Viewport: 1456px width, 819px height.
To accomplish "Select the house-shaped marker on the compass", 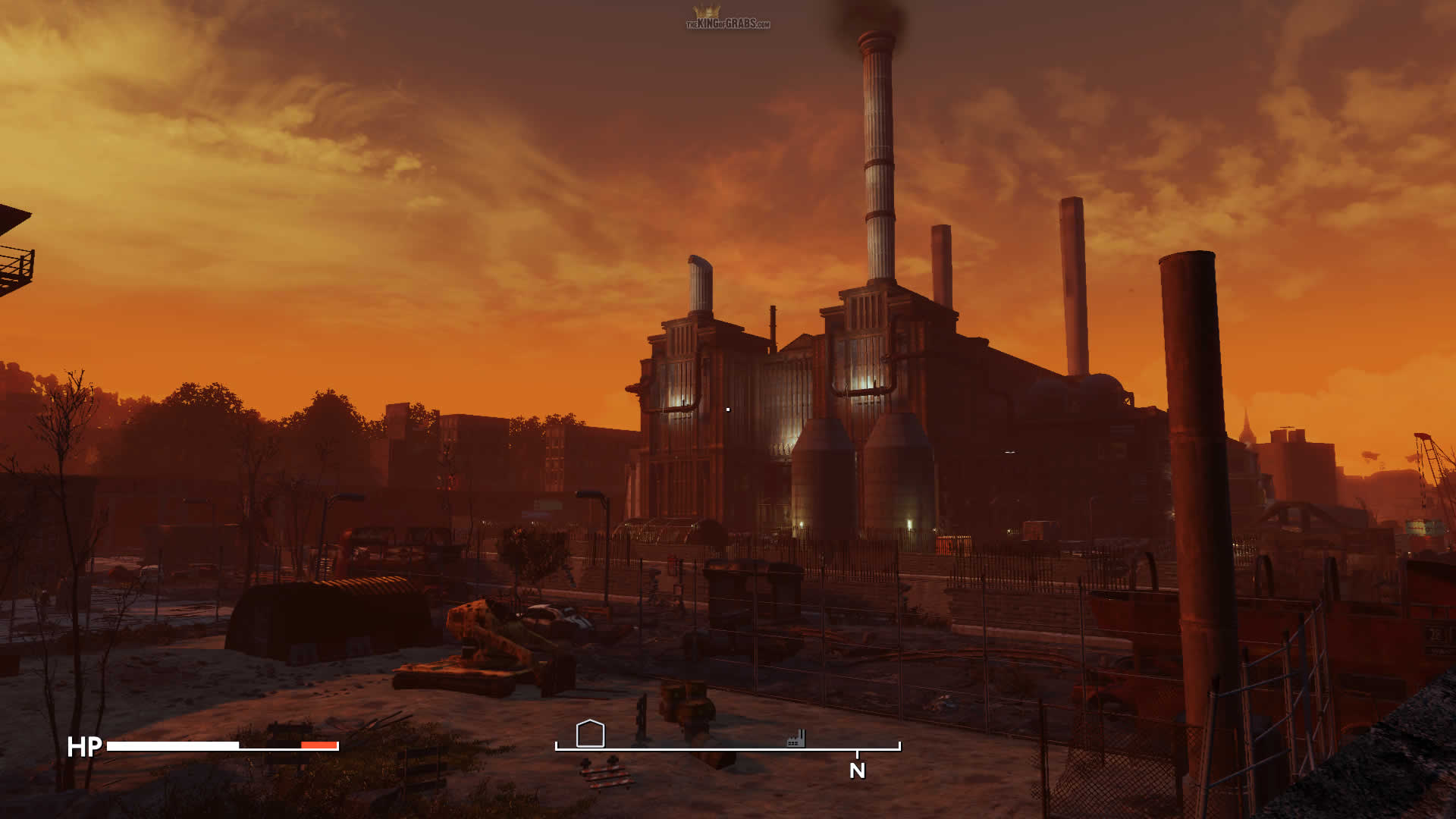I will pyautogui.click(x=590, y=733).
